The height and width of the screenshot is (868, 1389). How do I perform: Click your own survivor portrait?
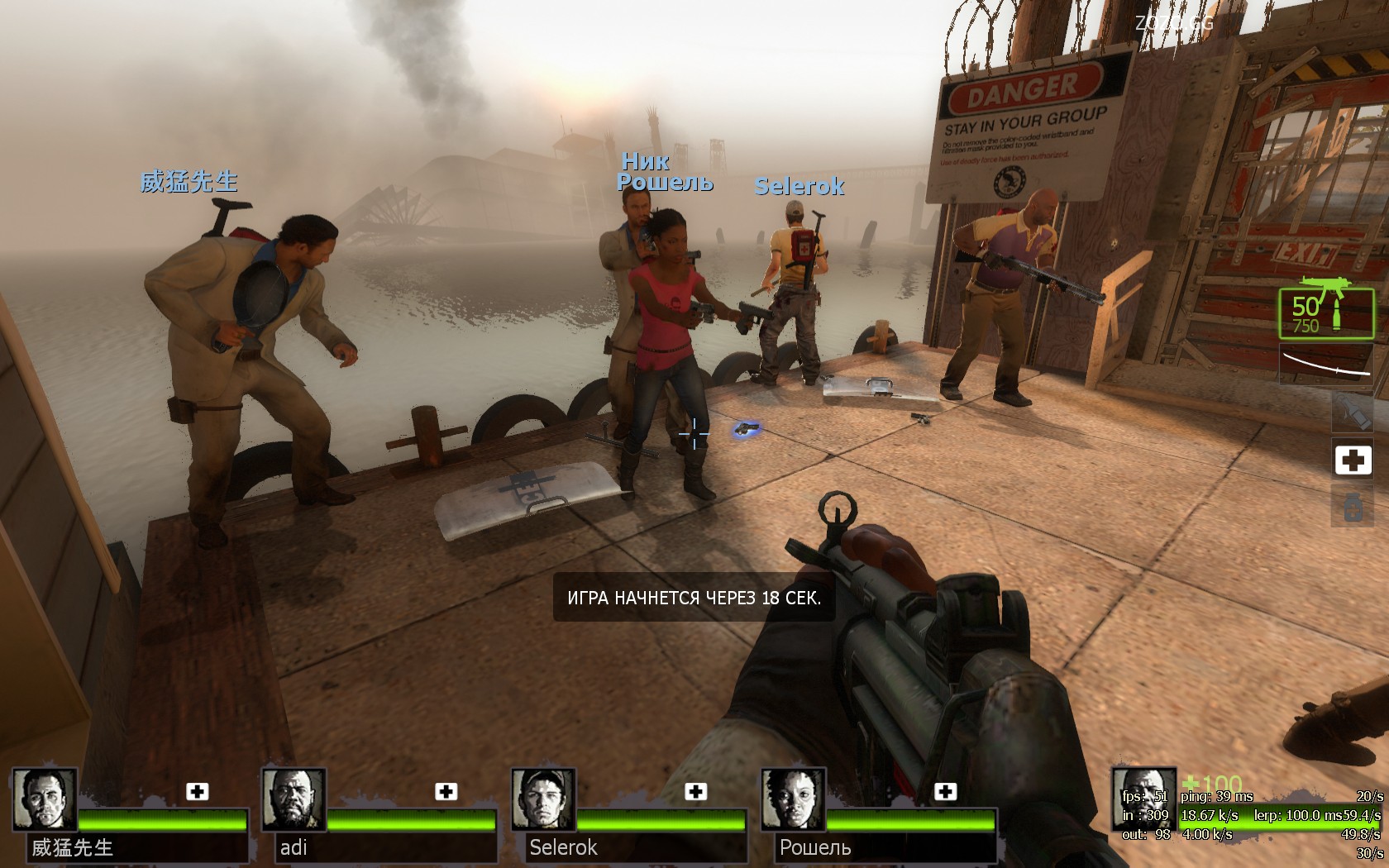coord(1143,799)
